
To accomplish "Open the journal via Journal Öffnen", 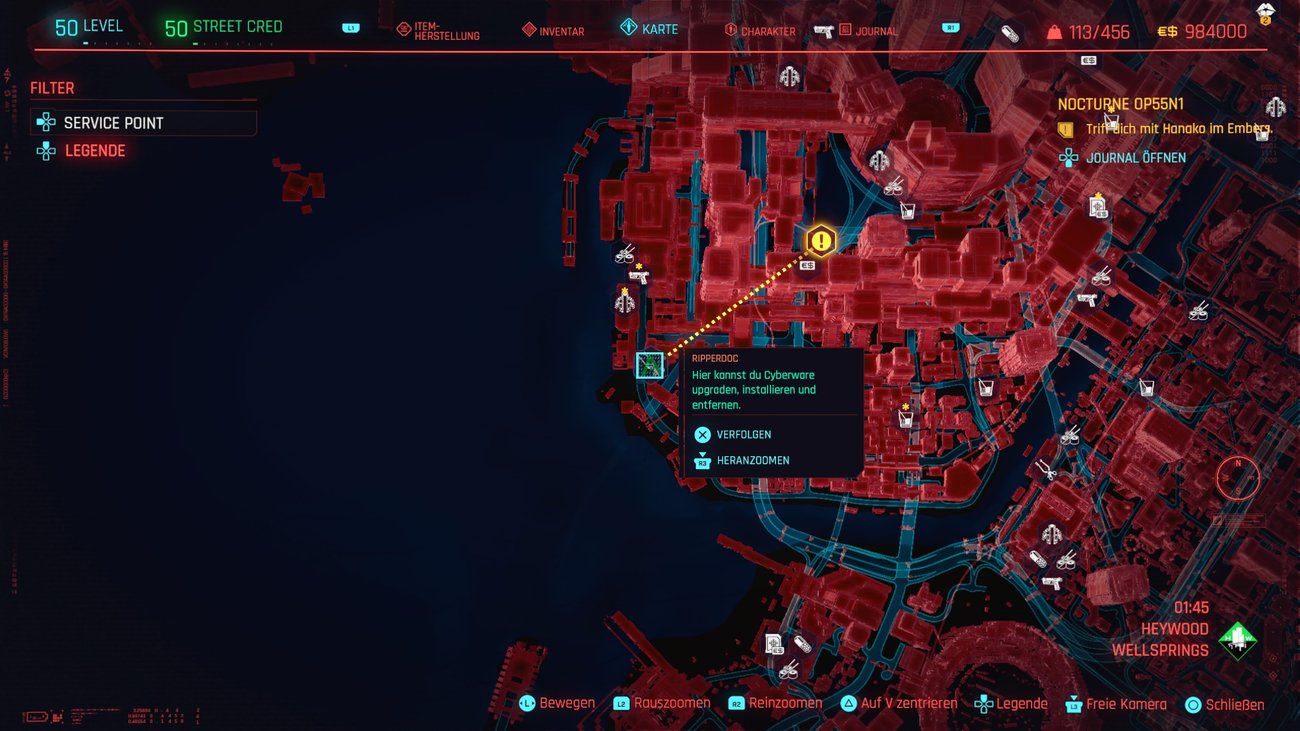I will point(1136,158).
